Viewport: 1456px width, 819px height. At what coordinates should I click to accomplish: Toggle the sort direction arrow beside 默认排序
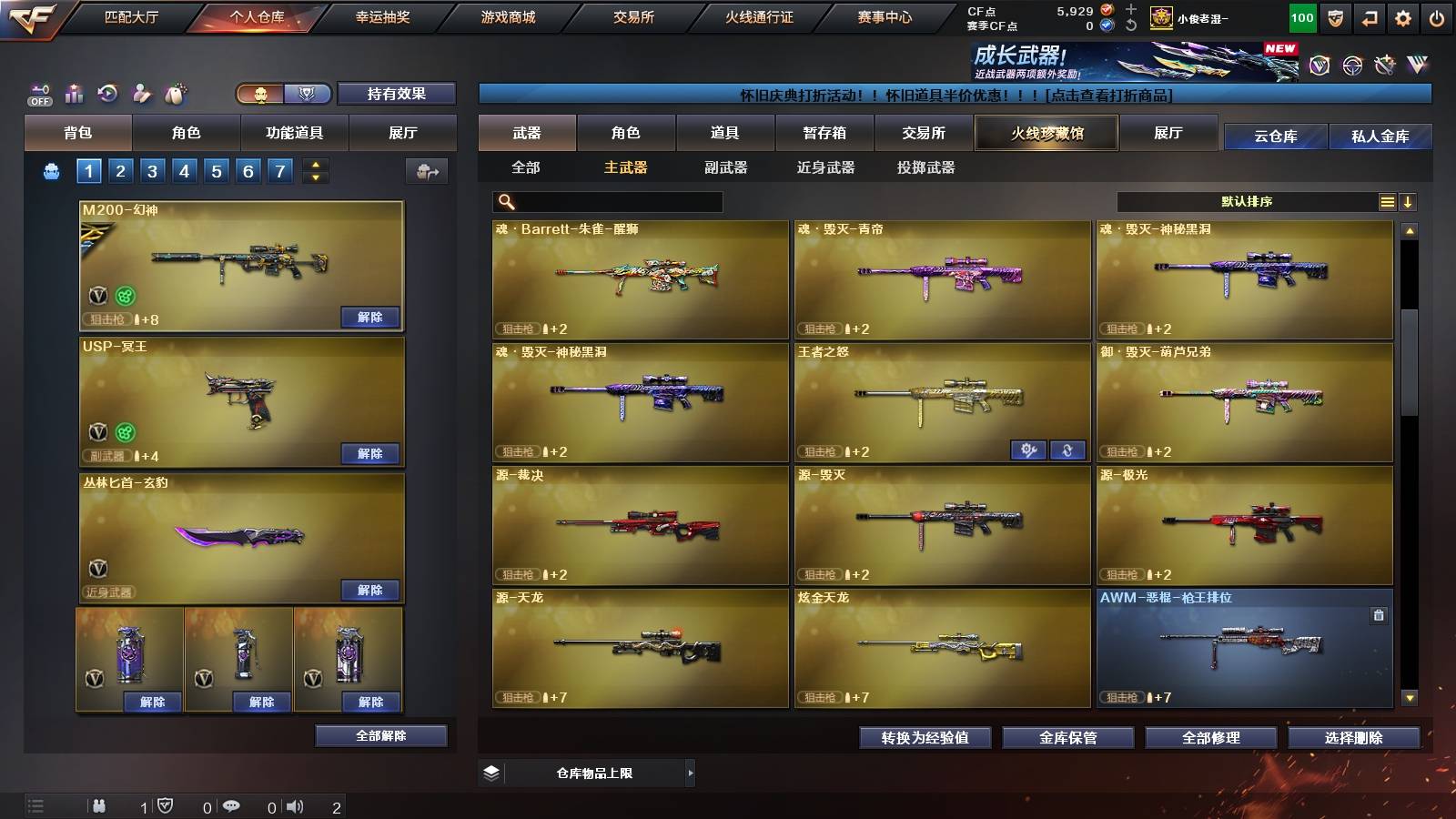(x=1408, y=201)
